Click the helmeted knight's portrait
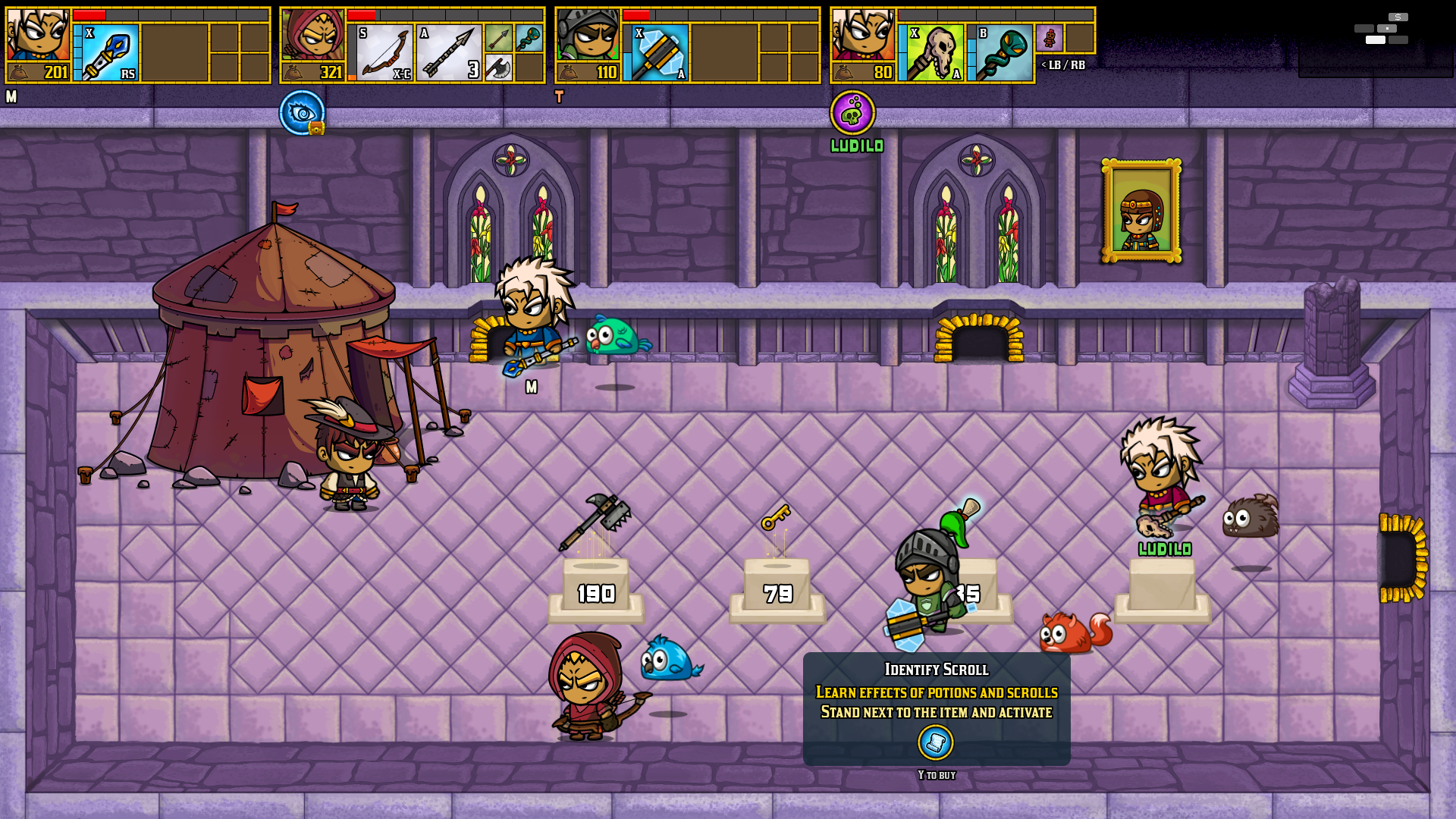 588,35
